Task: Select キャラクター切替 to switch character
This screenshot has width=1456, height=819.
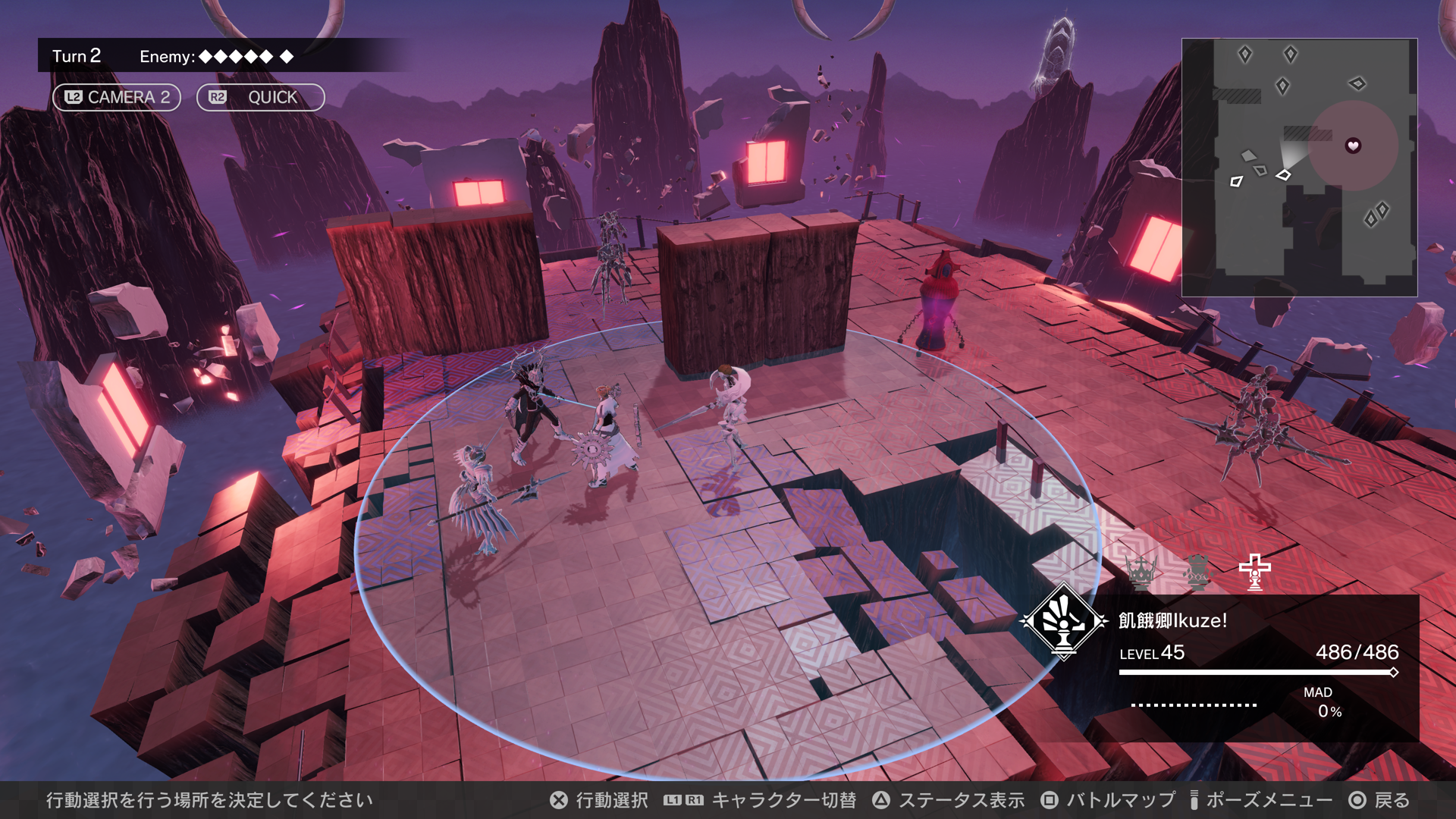Action: point(761,800)
